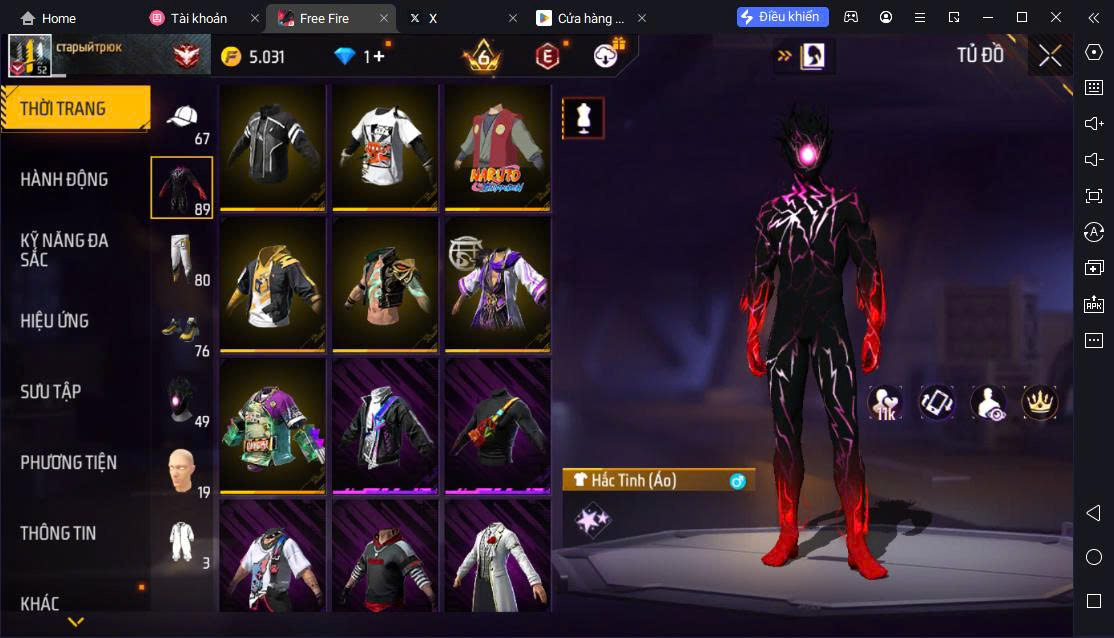Add more diamonds with plus button
The image size is (1114, 638).
tap(379, 57)
